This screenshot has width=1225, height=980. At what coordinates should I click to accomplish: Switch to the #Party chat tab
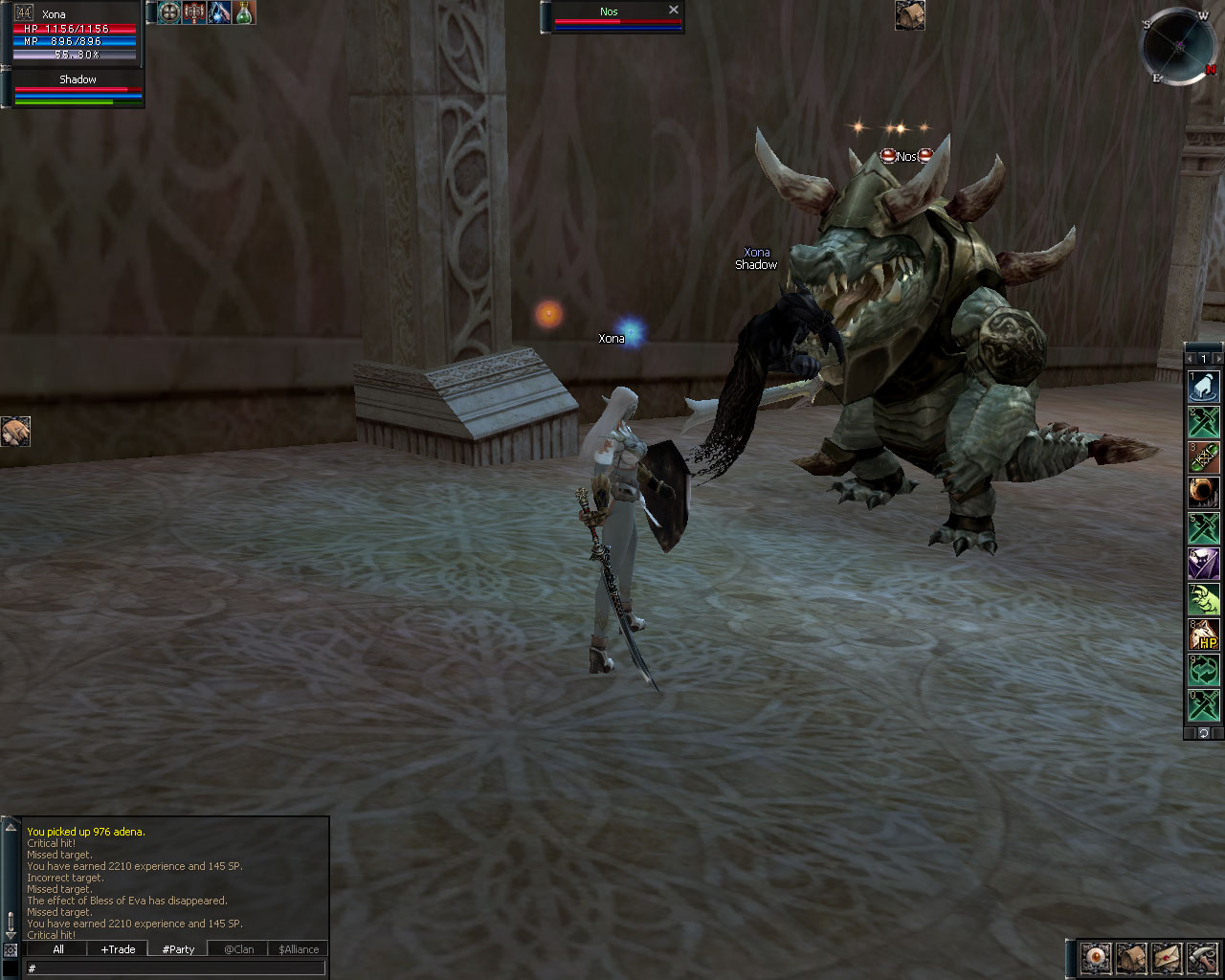pyautogui.click(x=178, y=949)
